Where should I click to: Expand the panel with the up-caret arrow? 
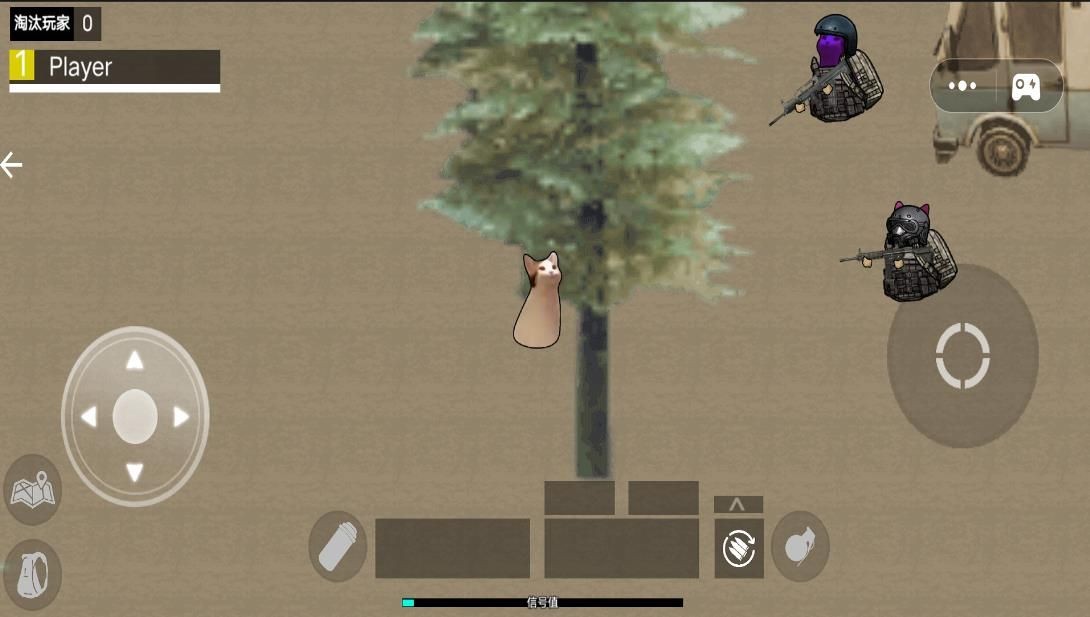(738, 504)
